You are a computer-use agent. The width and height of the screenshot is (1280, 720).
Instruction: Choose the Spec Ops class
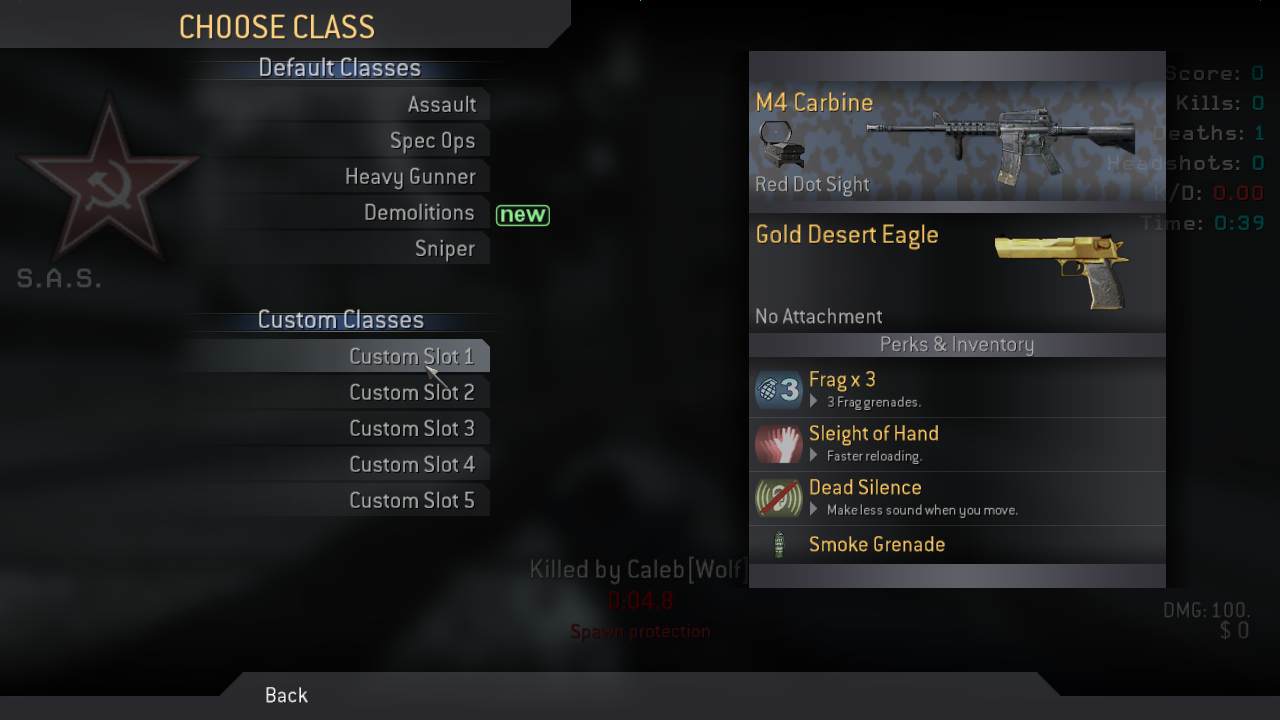coord(432,141)
